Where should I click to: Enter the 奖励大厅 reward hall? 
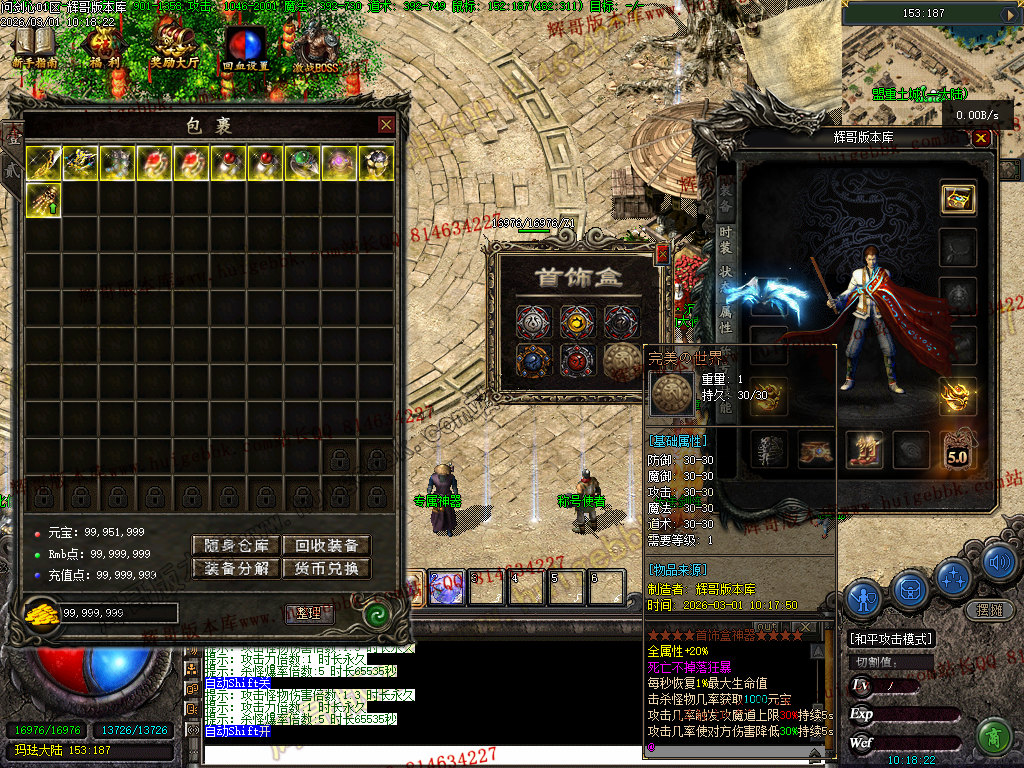pyautogui.click(x=174, y=48)
